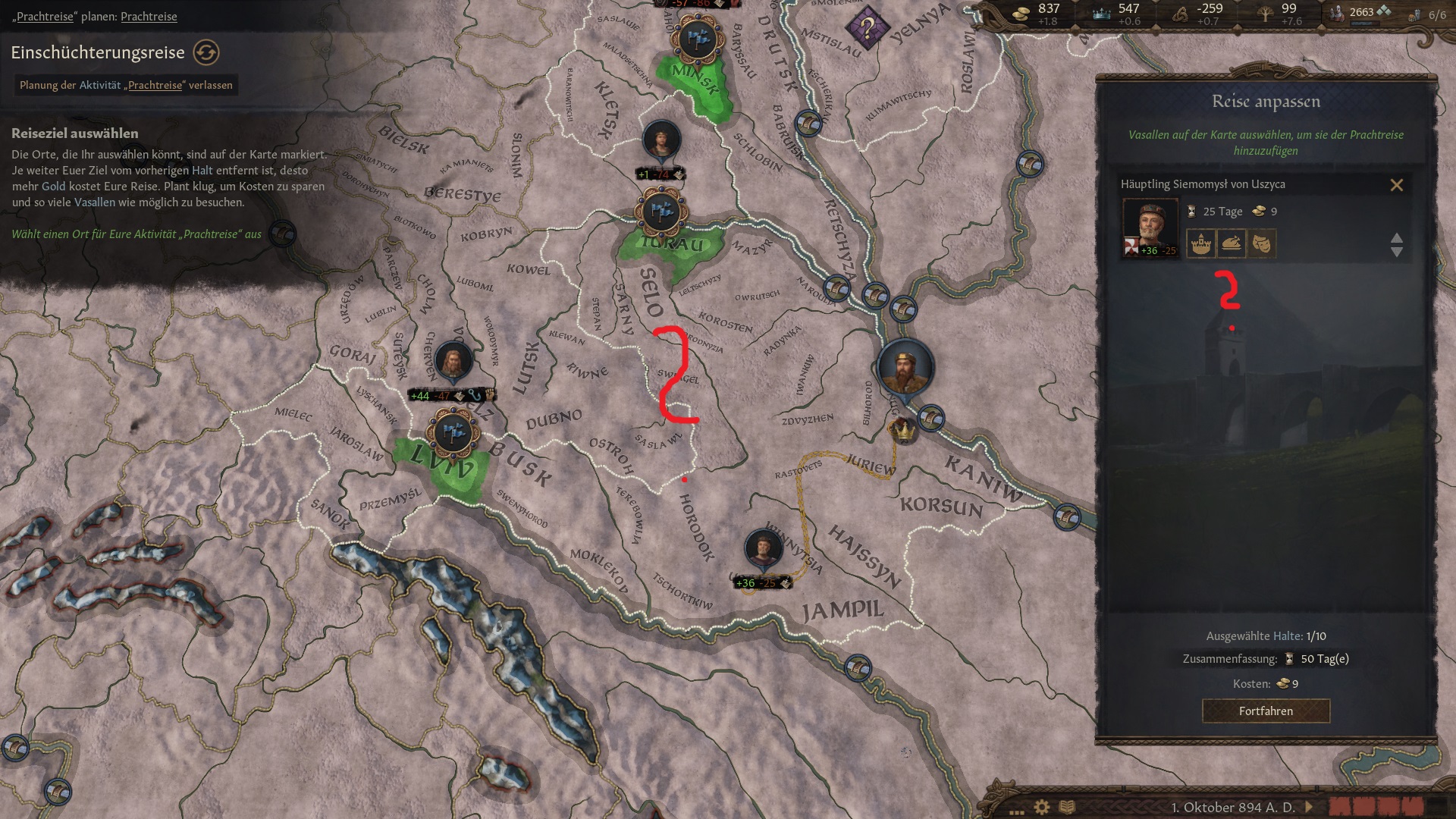Toggle the castle court option for Siemomysł's stop
The image size is (1456, 819).
click(x=1200, y=243)
